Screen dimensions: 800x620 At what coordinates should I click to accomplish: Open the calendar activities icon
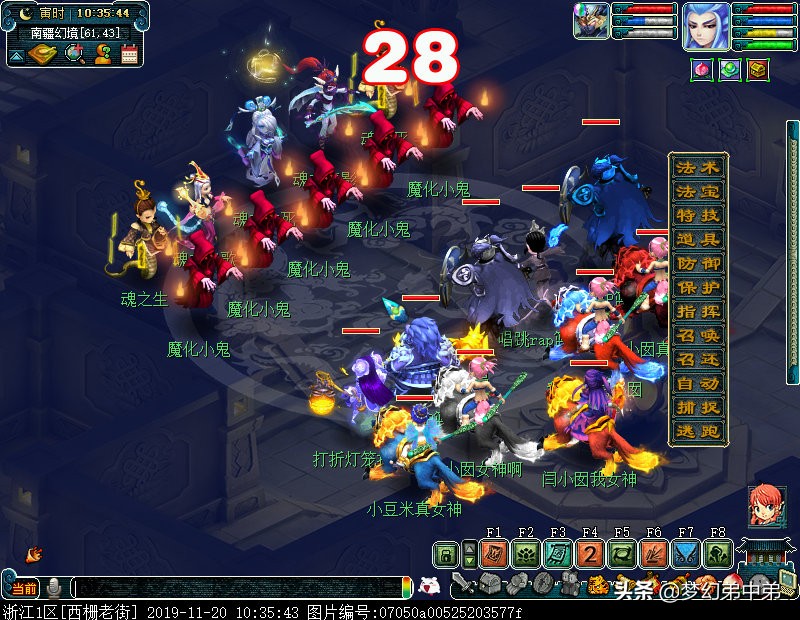coord(129,55)
